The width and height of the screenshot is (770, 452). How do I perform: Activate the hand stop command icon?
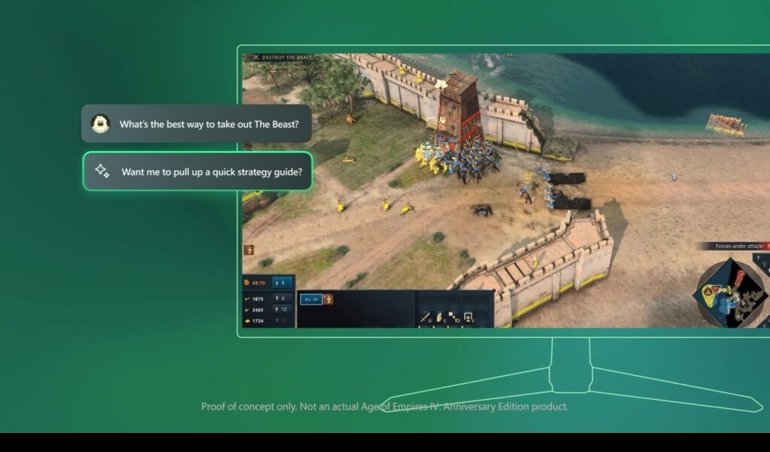(439, 318)
